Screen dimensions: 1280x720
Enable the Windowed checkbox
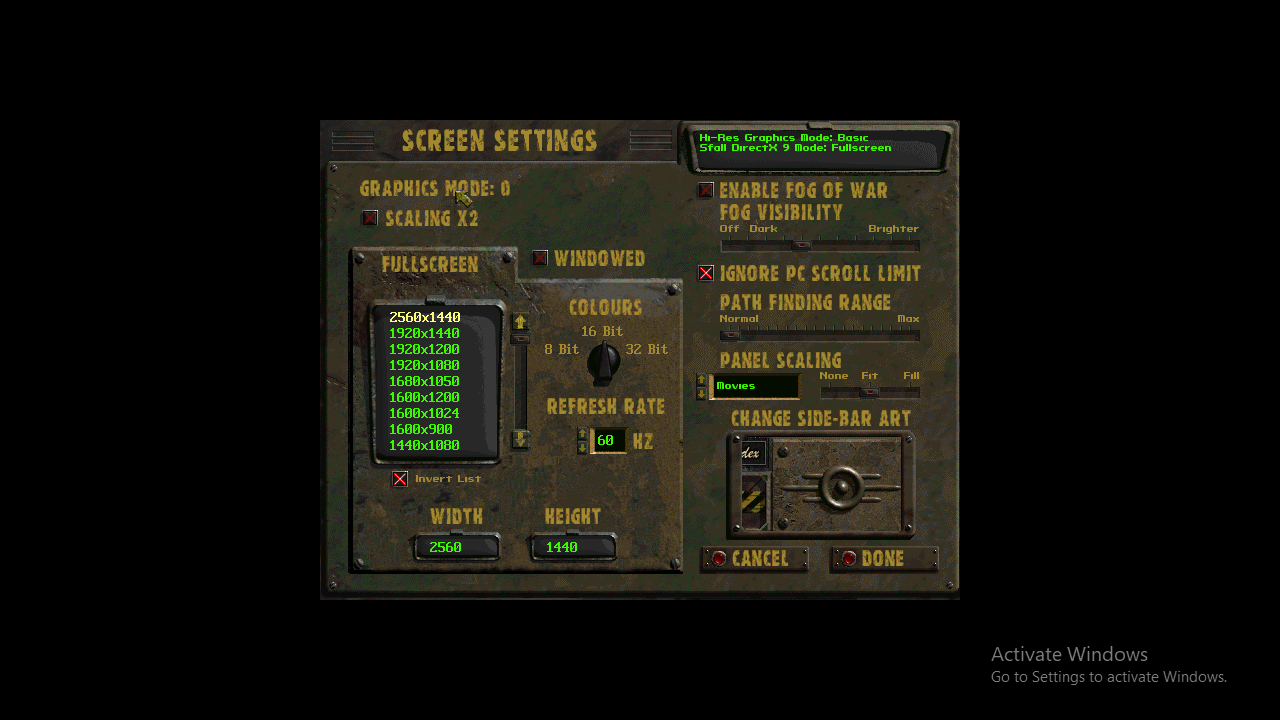point(540,257)
